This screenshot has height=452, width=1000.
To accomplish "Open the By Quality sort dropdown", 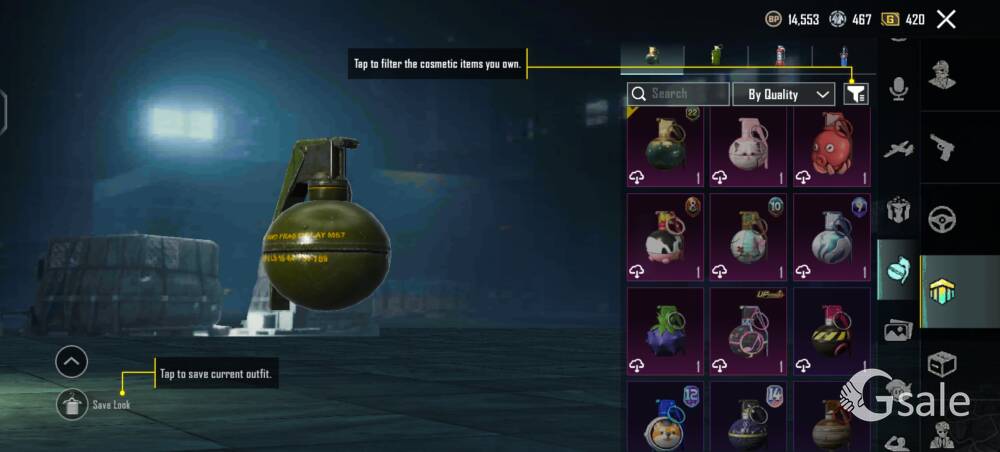I will [x=784, y=94].
